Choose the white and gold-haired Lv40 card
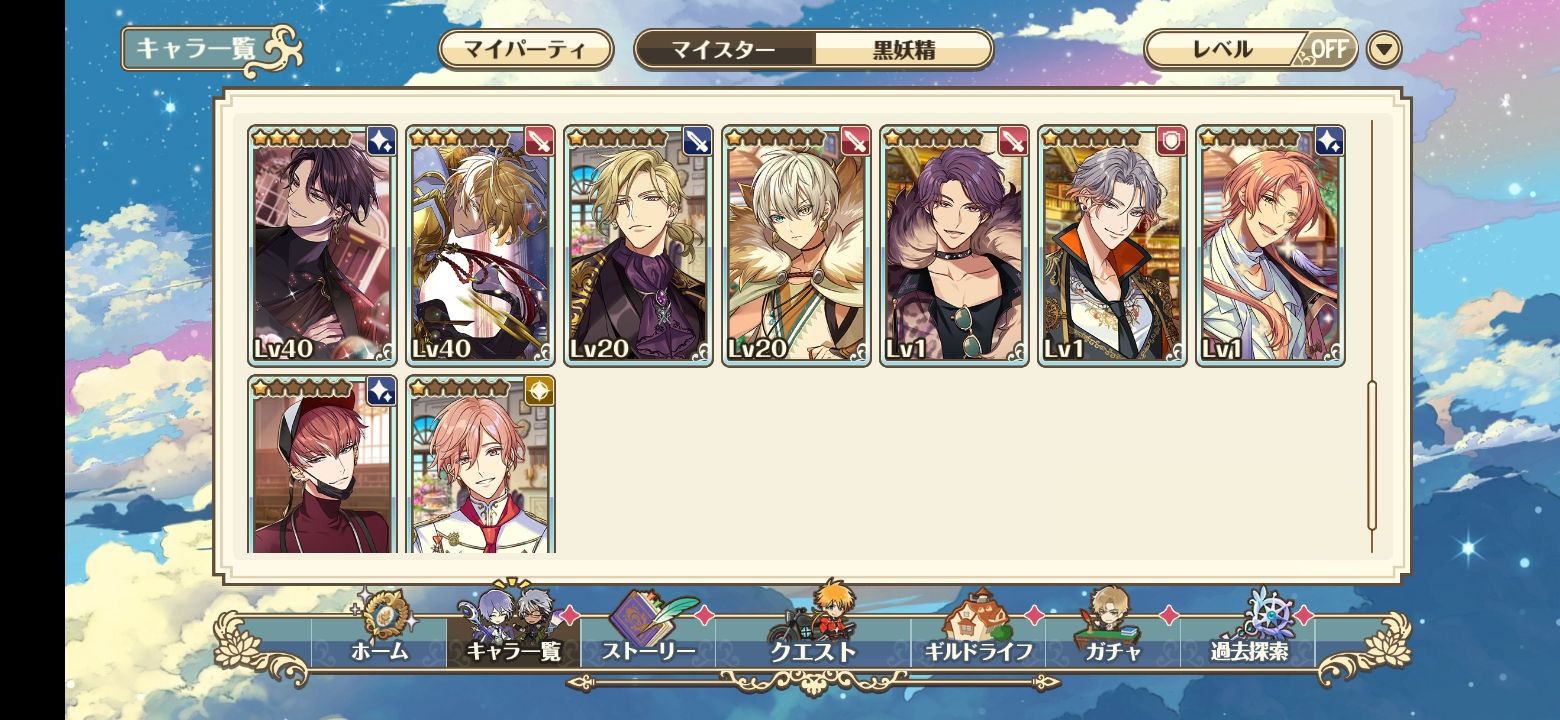 (481, 245)
